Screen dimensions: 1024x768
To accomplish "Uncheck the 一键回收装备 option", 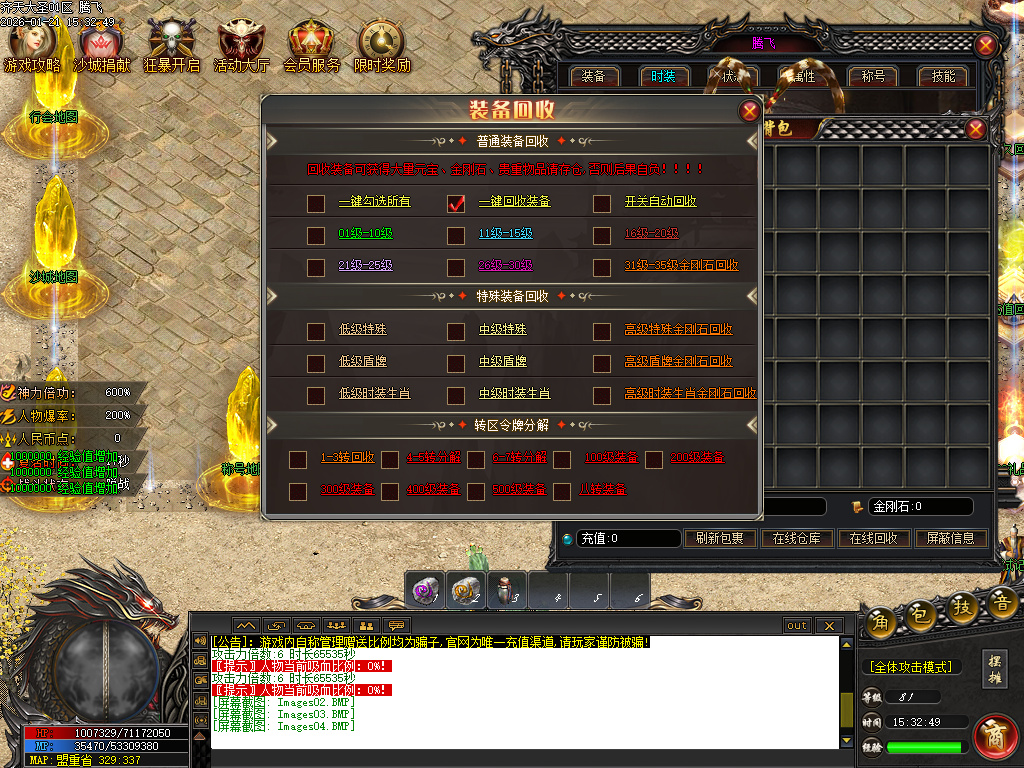I will click(x=456, y=204).
